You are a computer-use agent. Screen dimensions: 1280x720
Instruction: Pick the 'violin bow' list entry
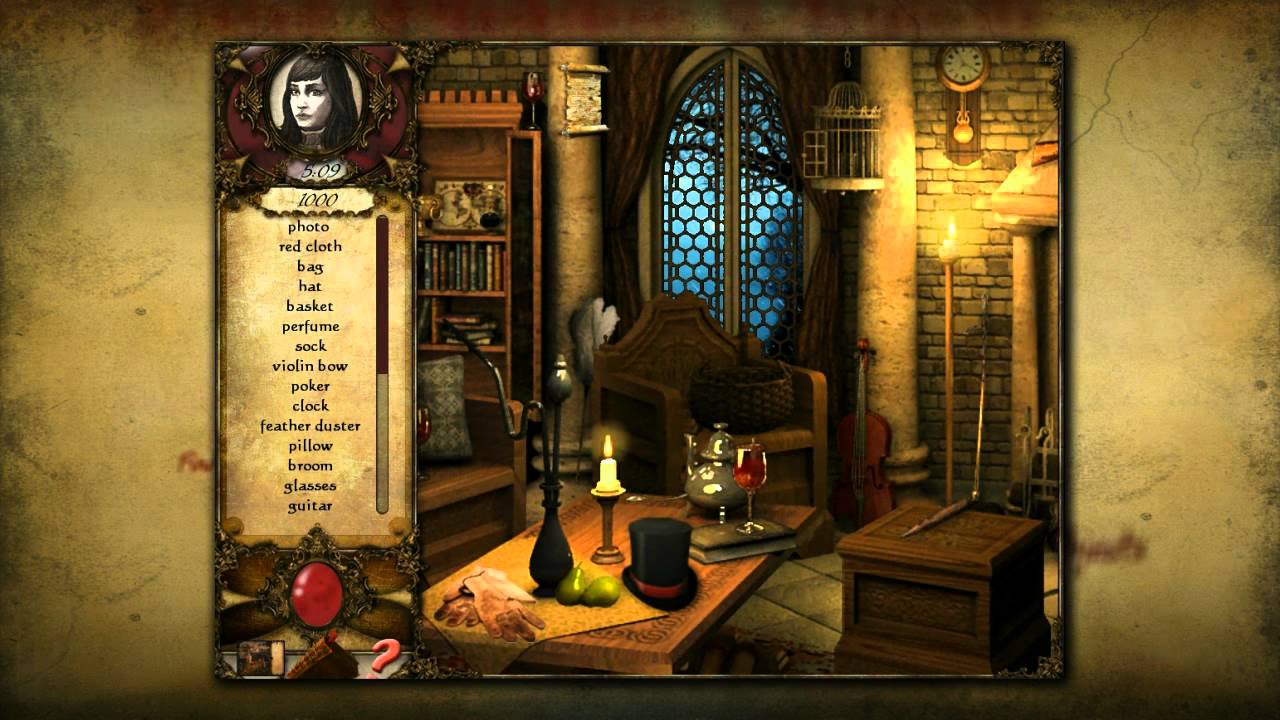[x=310, y=366]
